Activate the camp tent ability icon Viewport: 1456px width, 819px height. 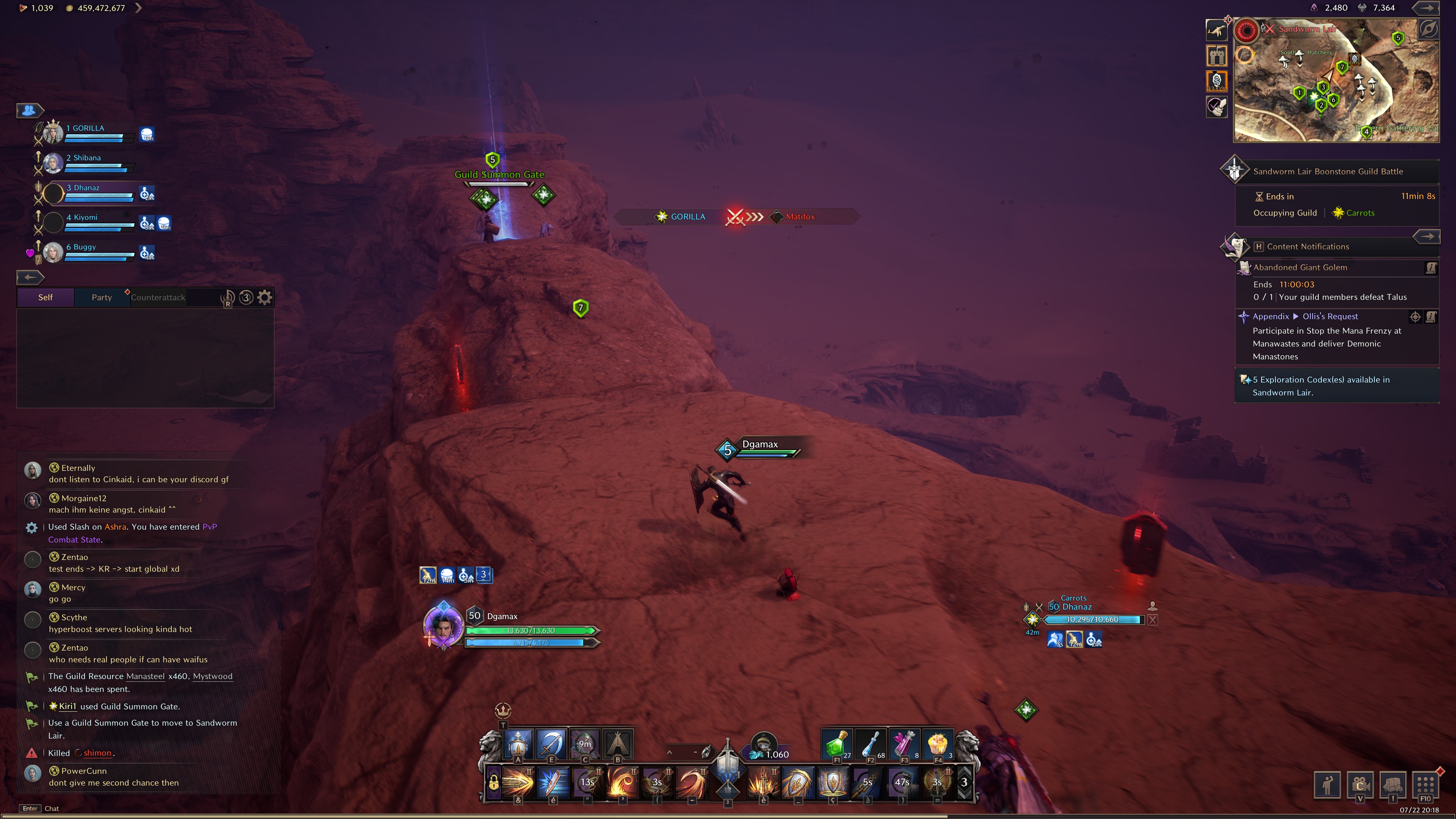click(x=618, y=744)
